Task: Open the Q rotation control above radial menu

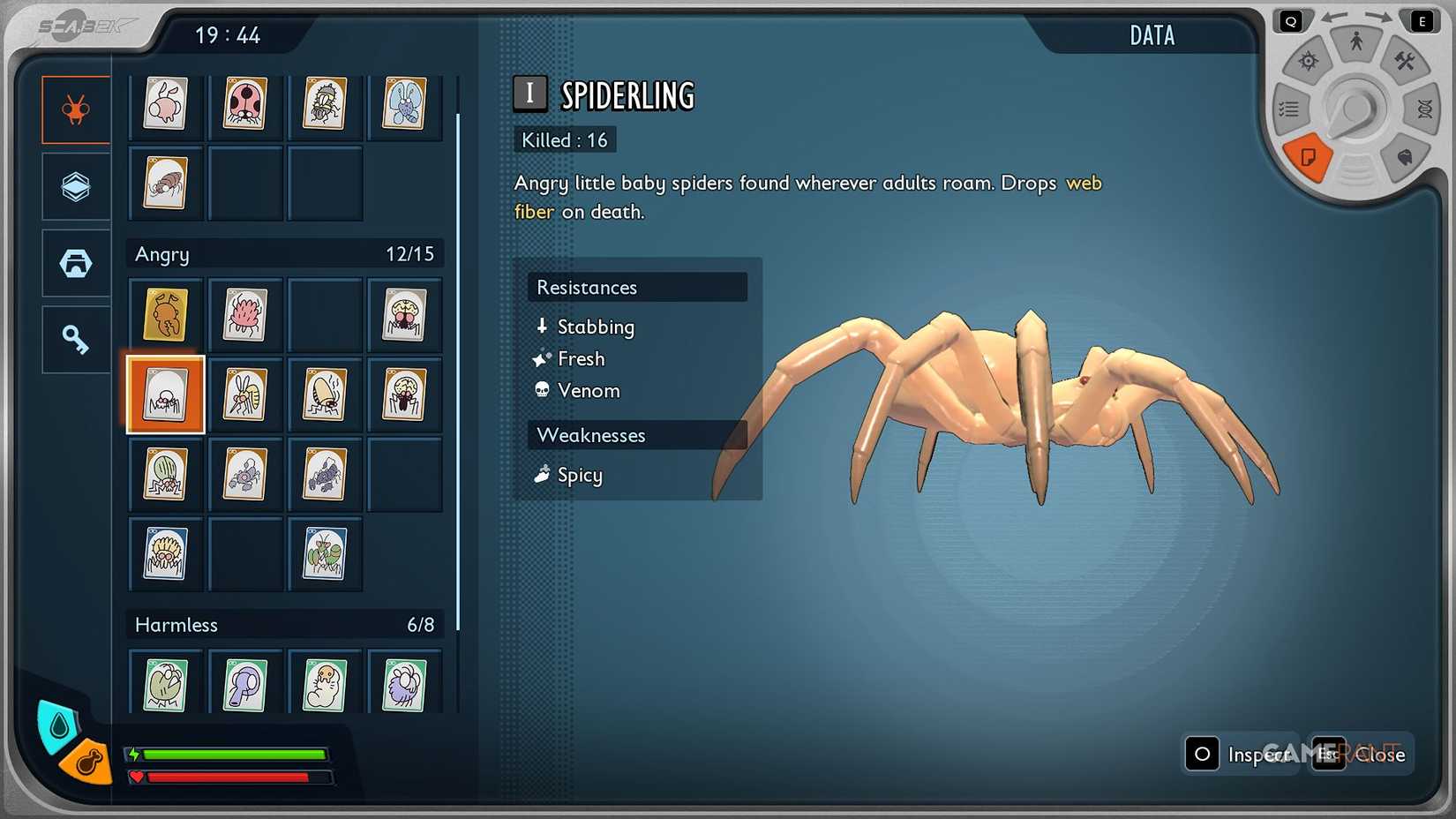Action: coord(1291,19)
